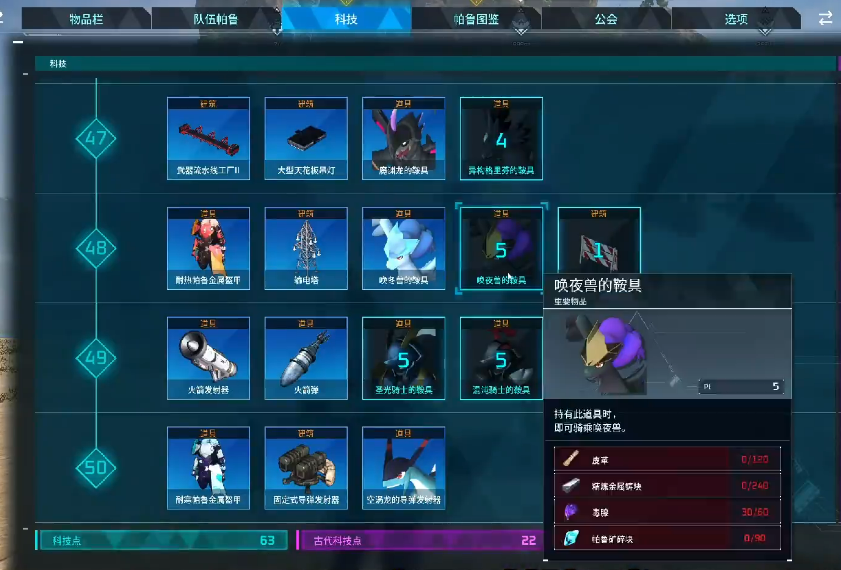Select the 科技 technology tab

click(348, 18)
